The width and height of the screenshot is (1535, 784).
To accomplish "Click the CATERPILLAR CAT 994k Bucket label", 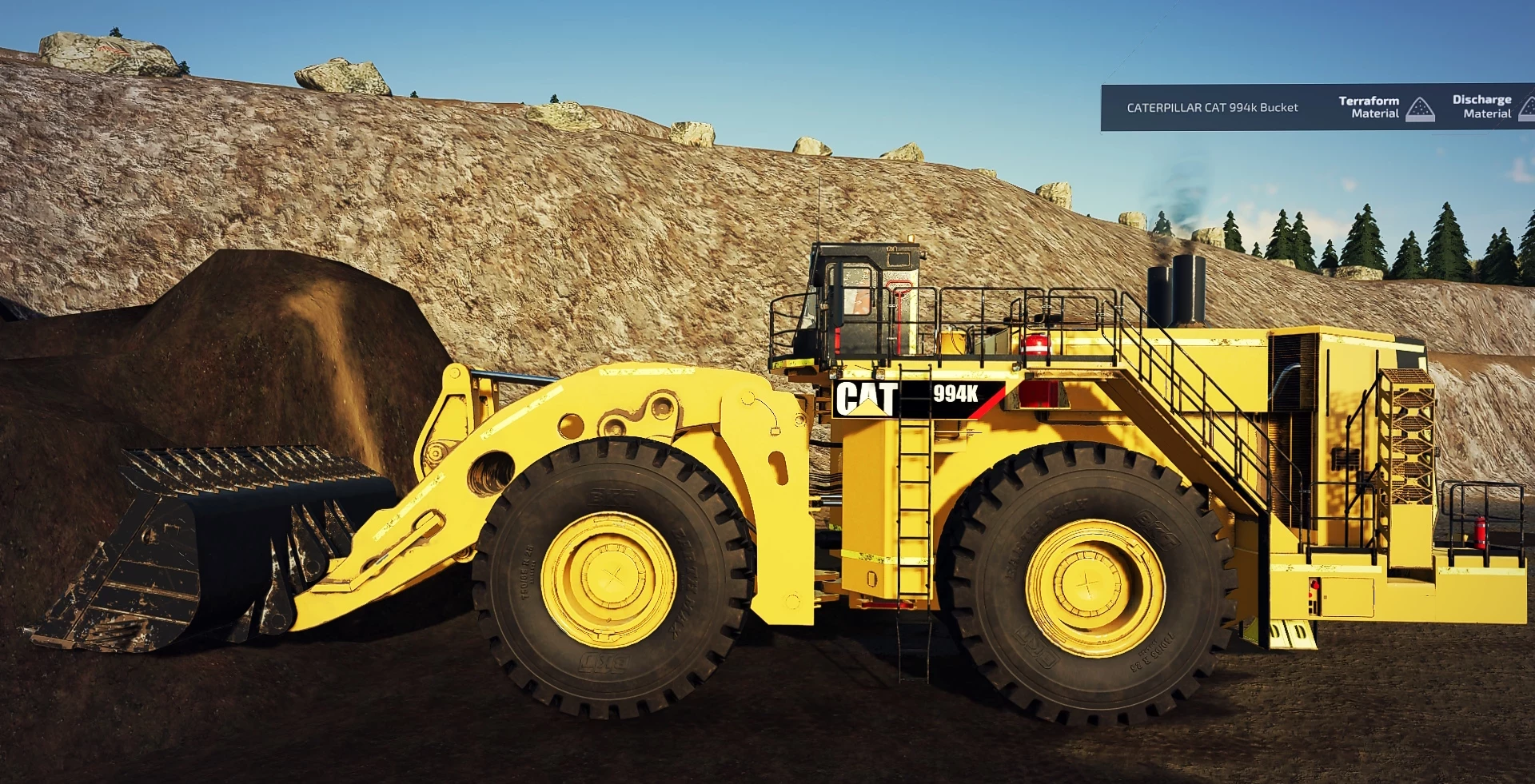I will (x=1212, y=107).
